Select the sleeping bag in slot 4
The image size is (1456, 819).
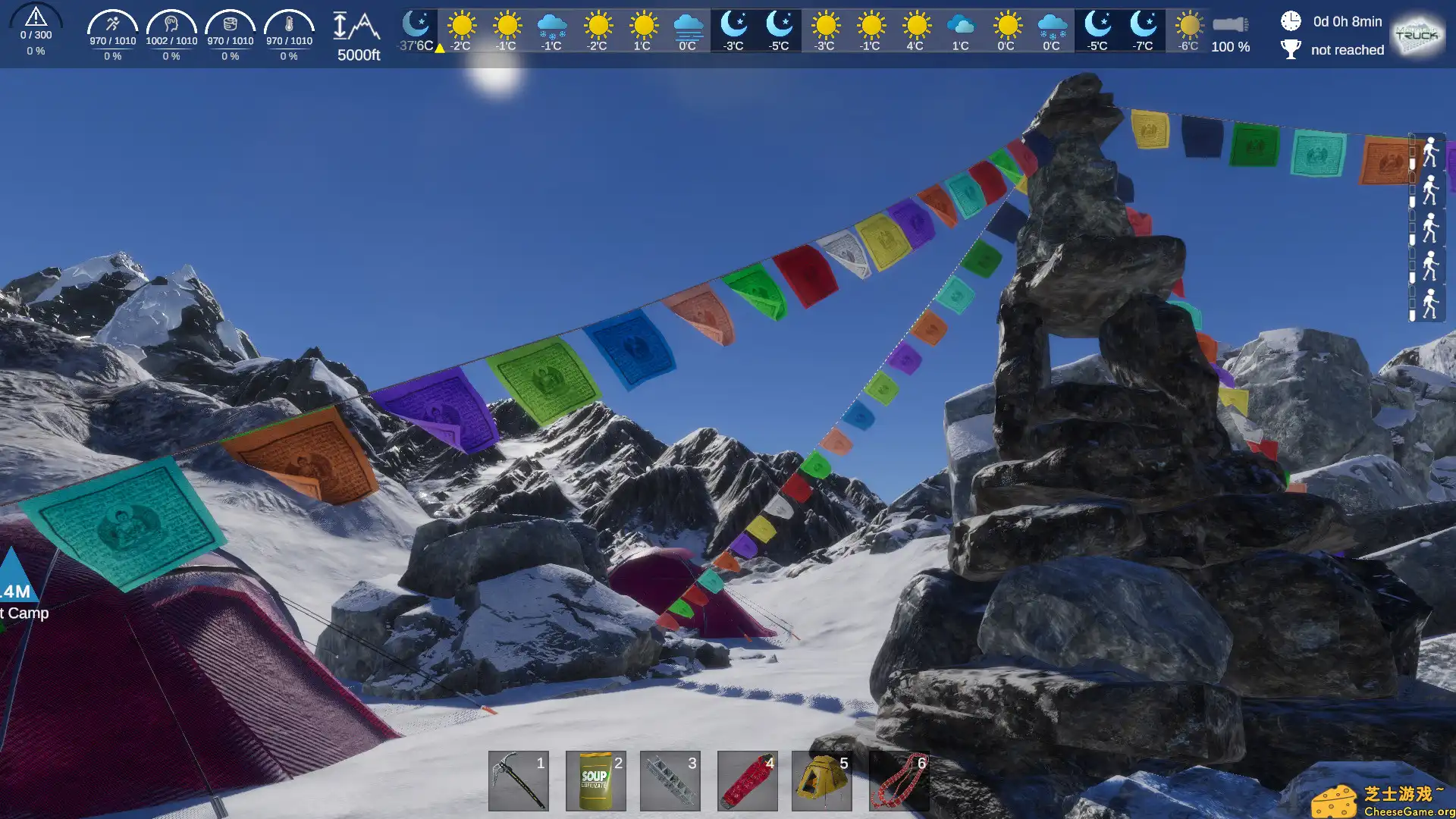(x=746, y=780)
